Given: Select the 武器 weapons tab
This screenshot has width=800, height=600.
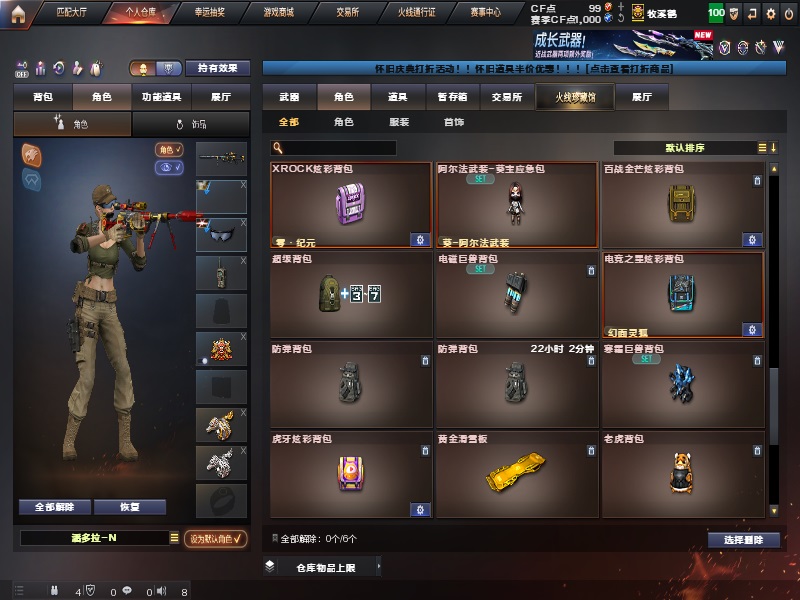Looking at the screenshot, I should pyautogui.click(x=289, y=97).
